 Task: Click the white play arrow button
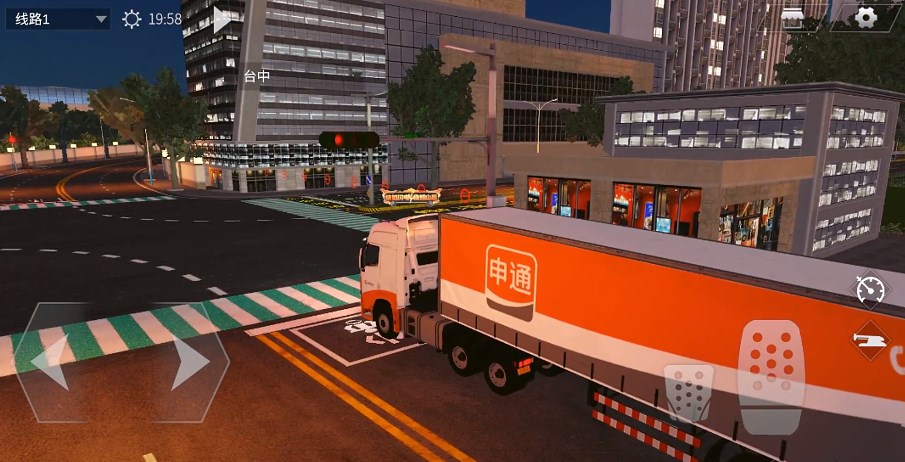coord(223,19)
